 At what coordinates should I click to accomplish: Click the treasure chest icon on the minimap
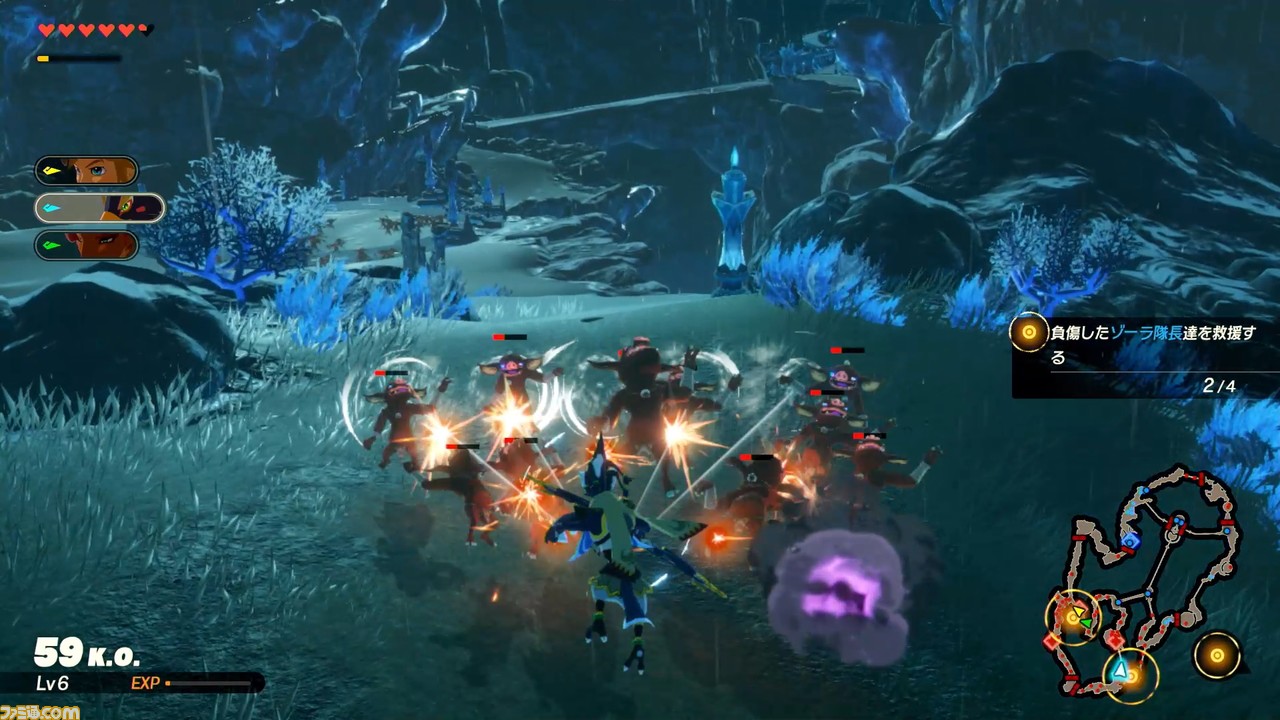[x=1130, y=542]
